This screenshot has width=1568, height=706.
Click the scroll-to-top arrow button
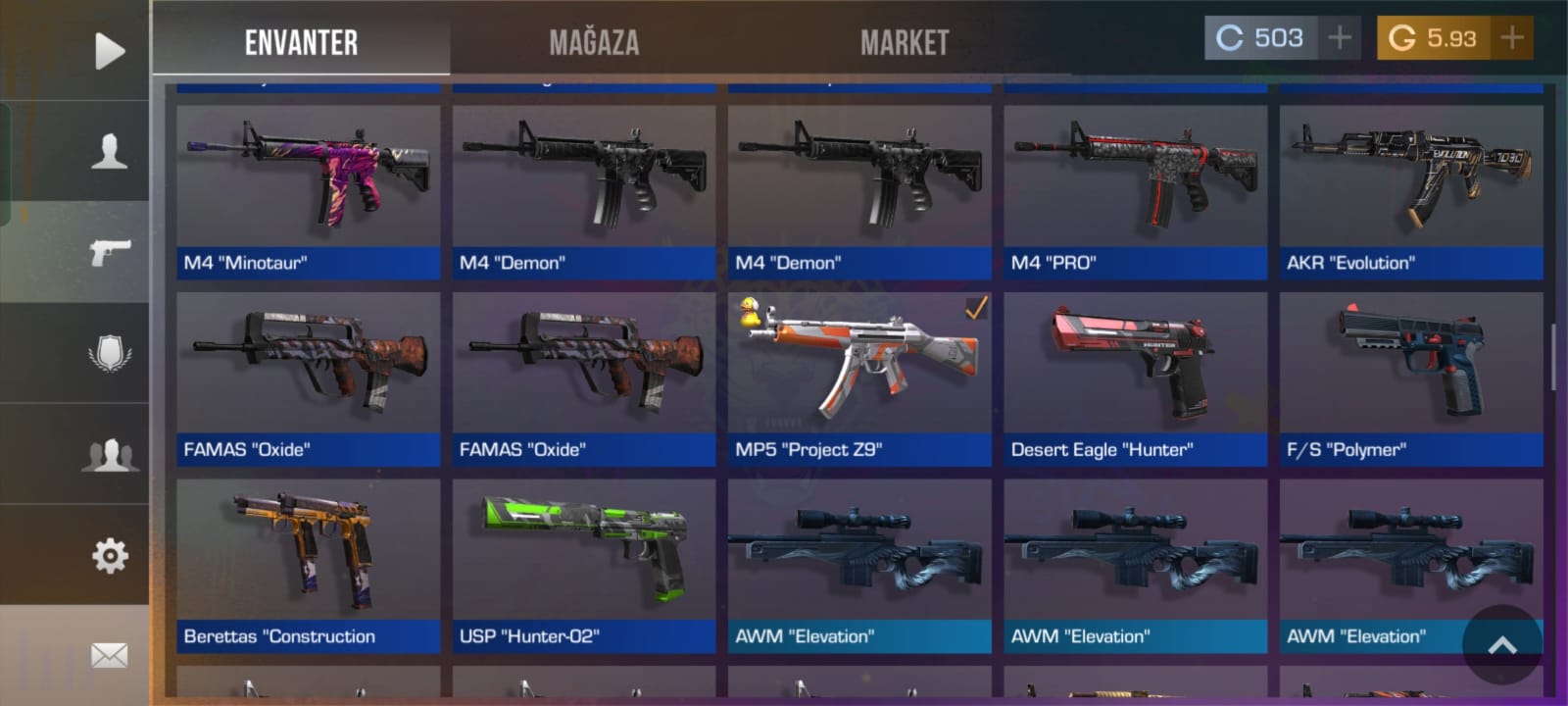pos(1501,644)
